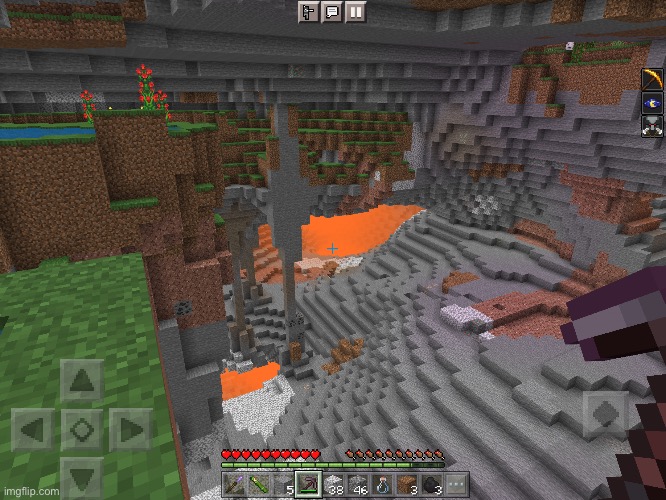
Task: Select the stack of 38 gravel
Action: (x=333, y=484)
